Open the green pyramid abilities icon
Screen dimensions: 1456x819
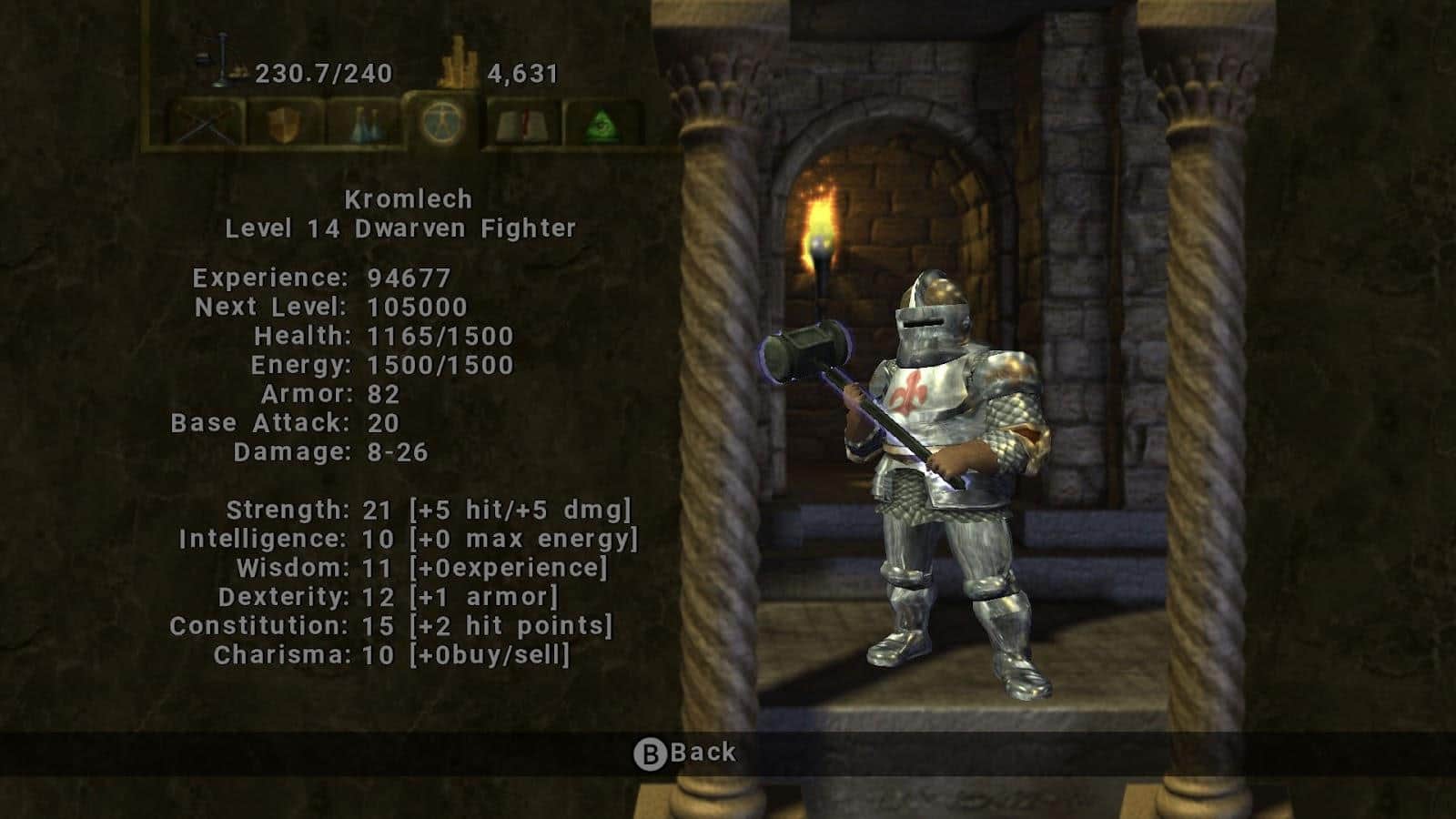point(600,122)
